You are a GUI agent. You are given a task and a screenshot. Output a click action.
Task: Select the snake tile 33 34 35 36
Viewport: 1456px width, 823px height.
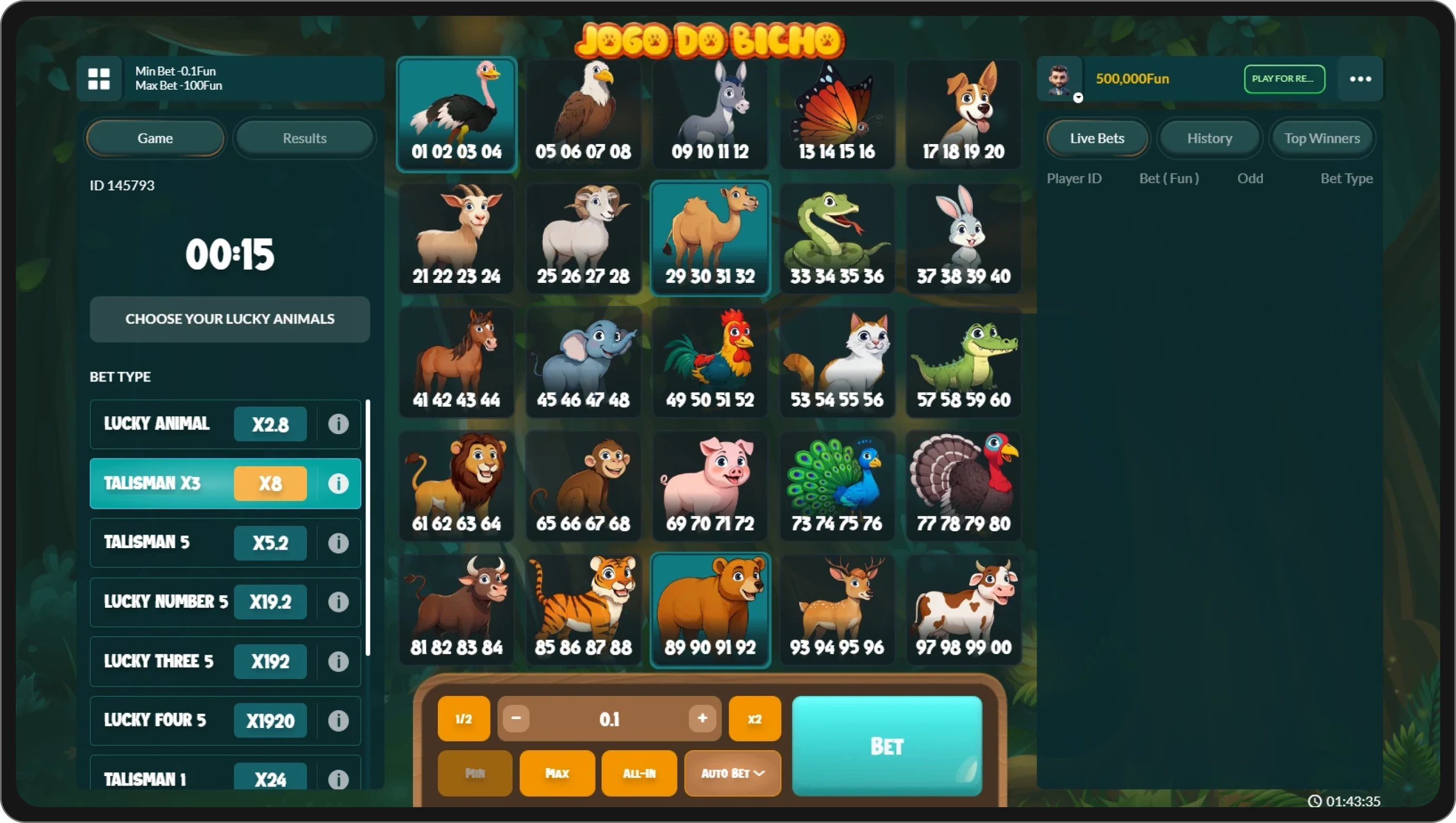(x=837, y=237)
